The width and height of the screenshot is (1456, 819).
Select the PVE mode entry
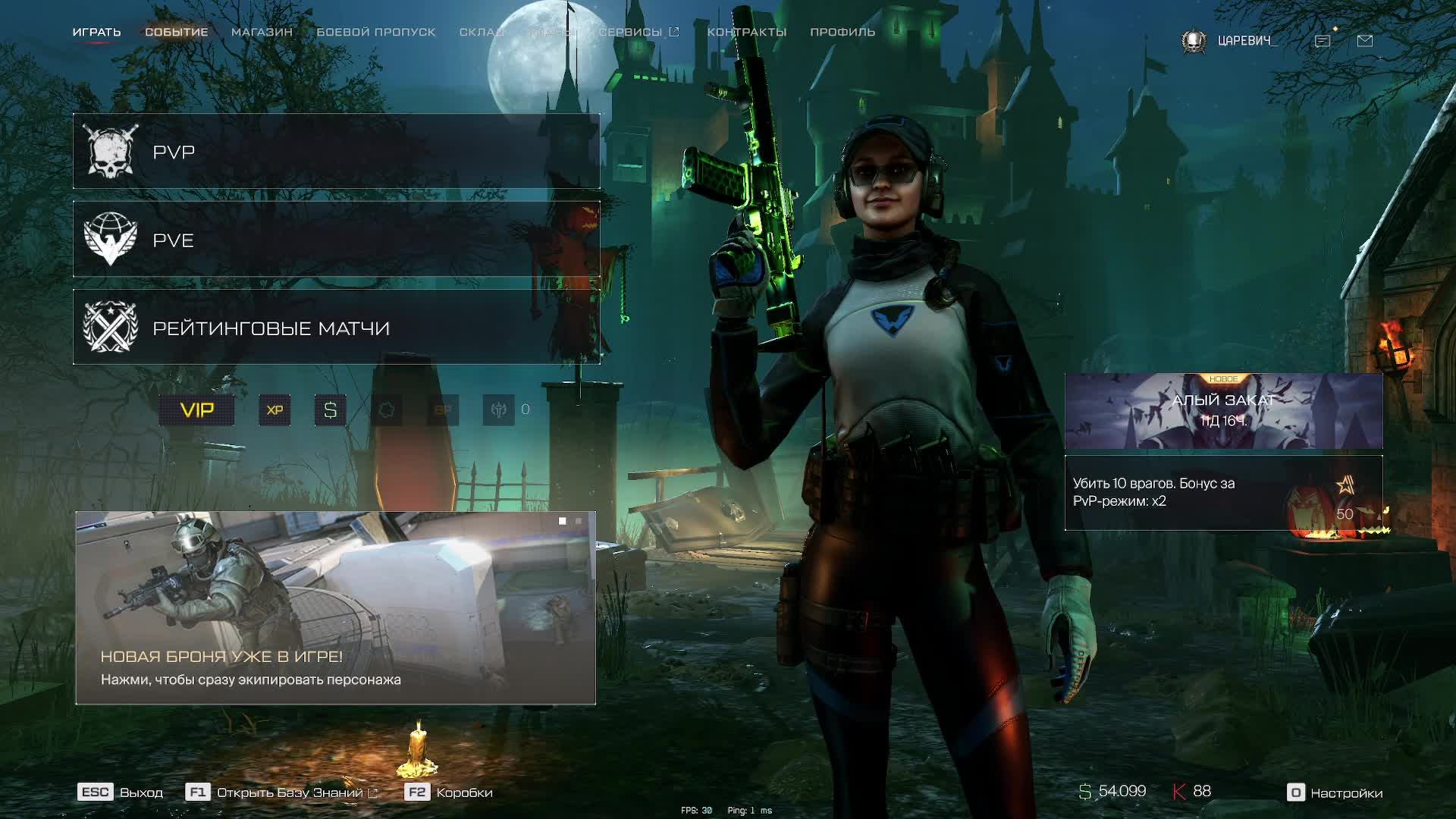[x=336, y=240]
